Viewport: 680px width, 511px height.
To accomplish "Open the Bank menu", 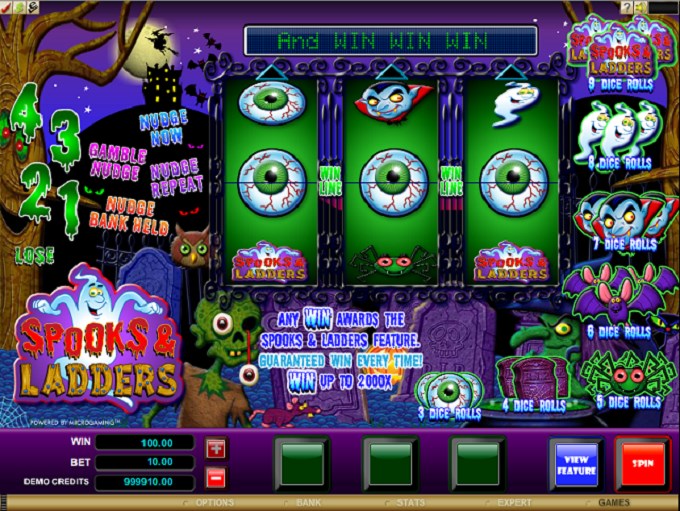I will point(308,502).
